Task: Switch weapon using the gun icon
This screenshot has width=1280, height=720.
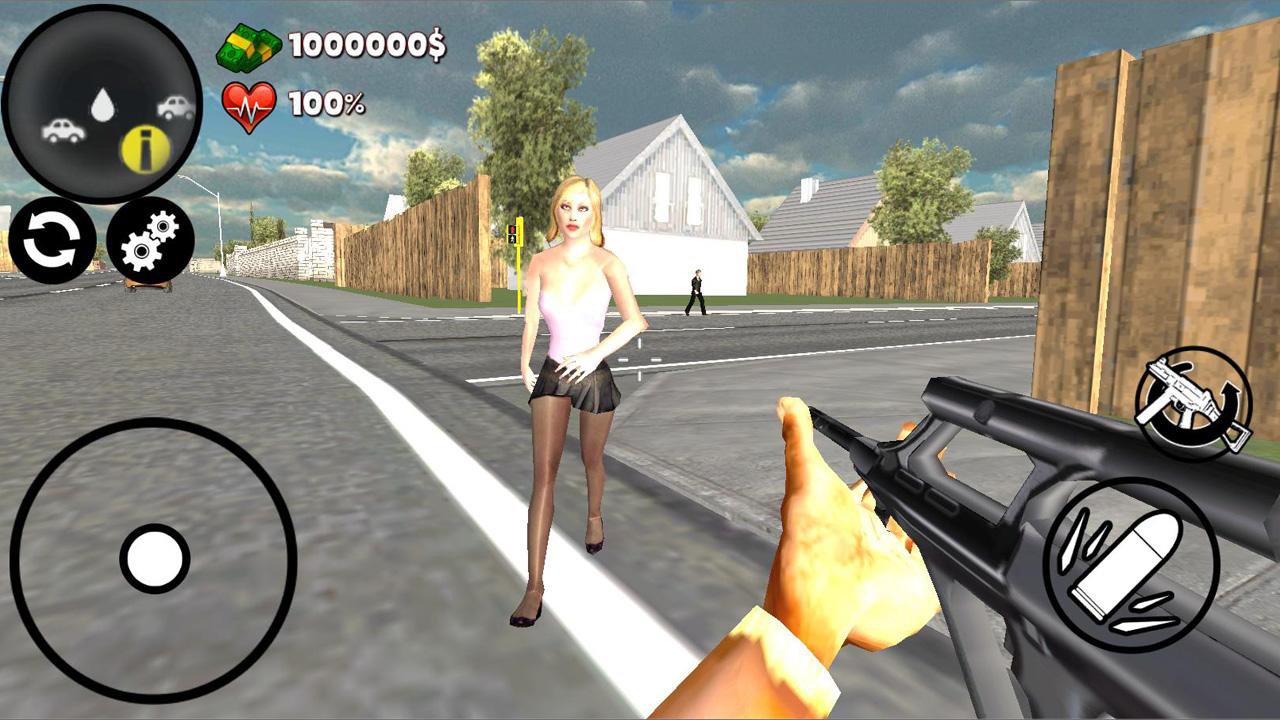Action: [x=1193, y=402]
